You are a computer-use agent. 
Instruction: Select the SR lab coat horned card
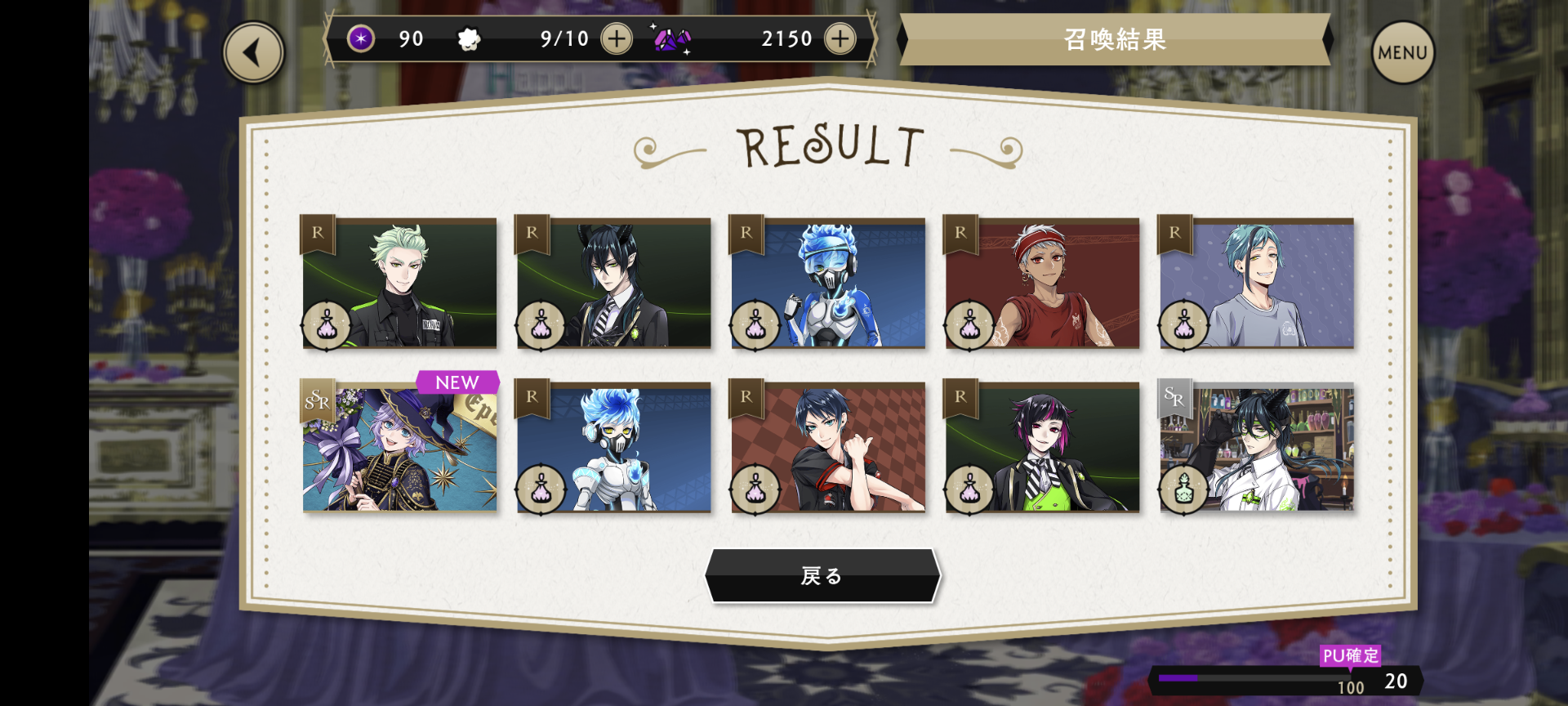tap(1257, 448)
